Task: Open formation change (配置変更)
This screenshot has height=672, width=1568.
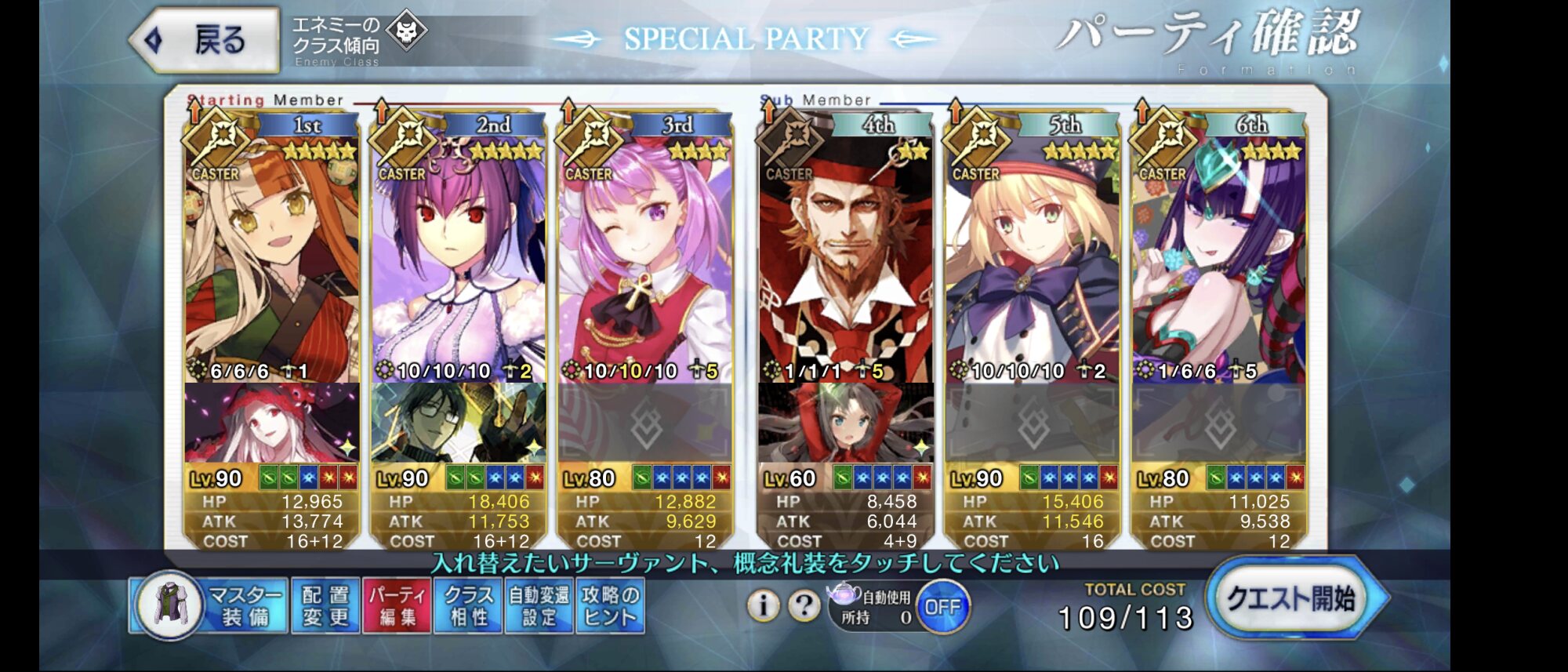Action: 325,605
